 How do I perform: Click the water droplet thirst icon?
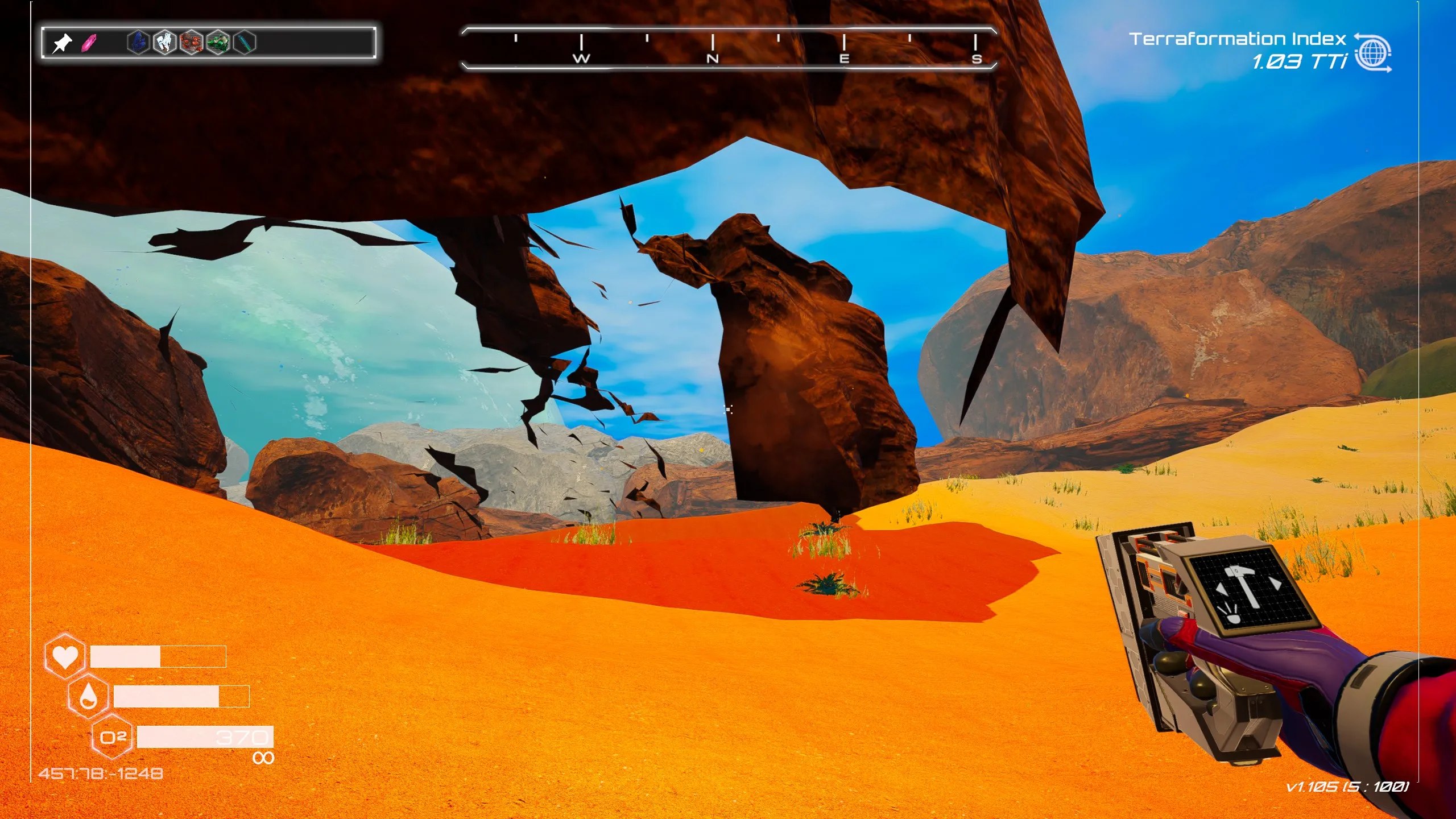pos(88,696)
